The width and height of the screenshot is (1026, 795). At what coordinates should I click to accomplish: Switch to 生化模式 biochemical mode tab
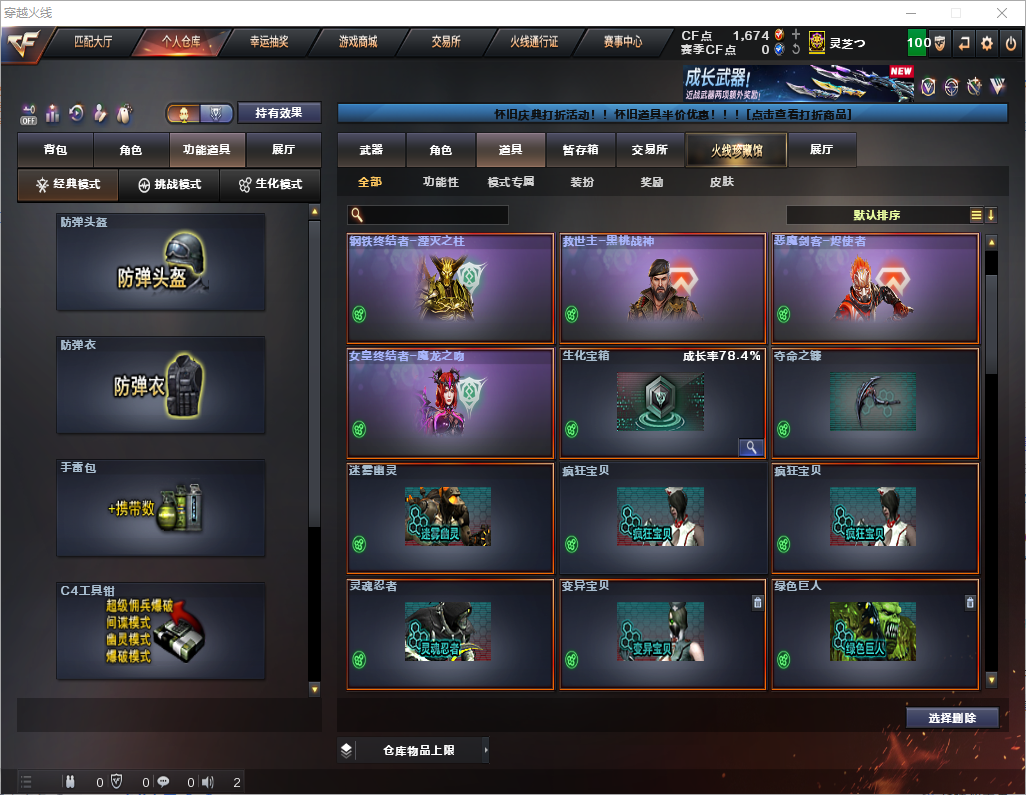[270, 185]
